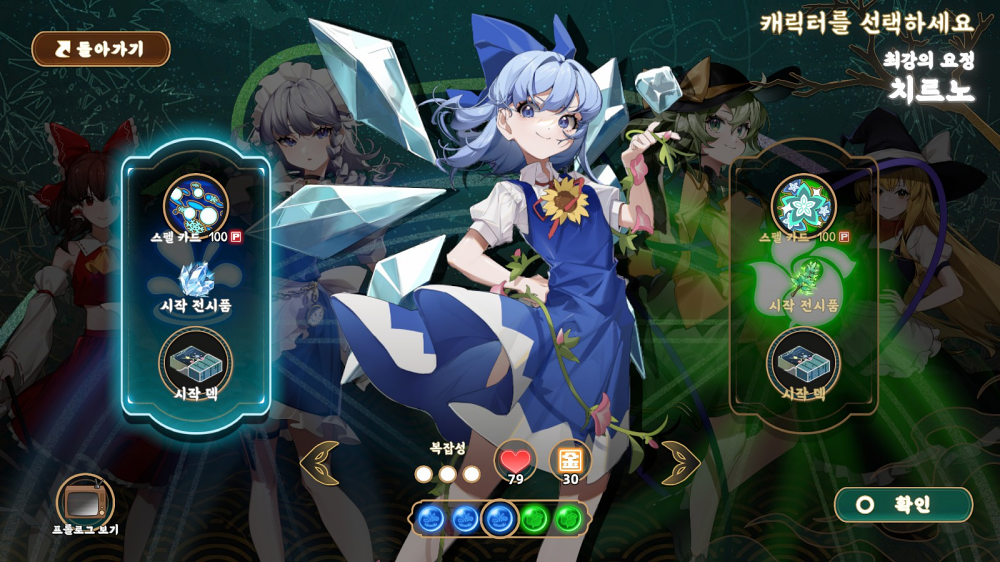The width and height of the screenshot is (1000, 562).
Task: Select the green flower spell card icon
Action: 803,205
